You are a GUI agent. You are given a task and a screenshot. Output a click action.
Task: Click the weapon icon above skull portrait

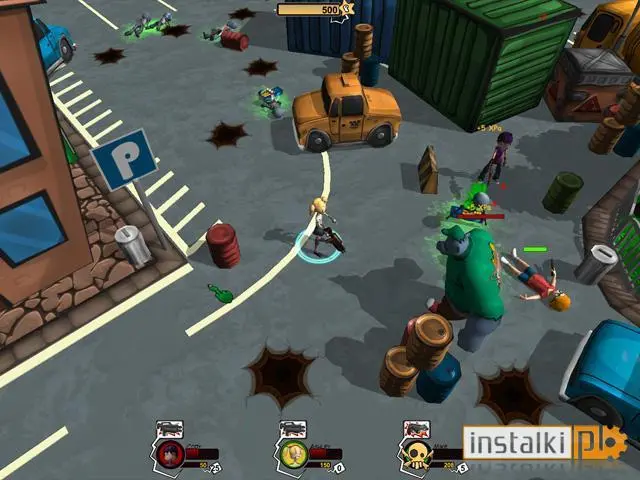pos(414,429)
